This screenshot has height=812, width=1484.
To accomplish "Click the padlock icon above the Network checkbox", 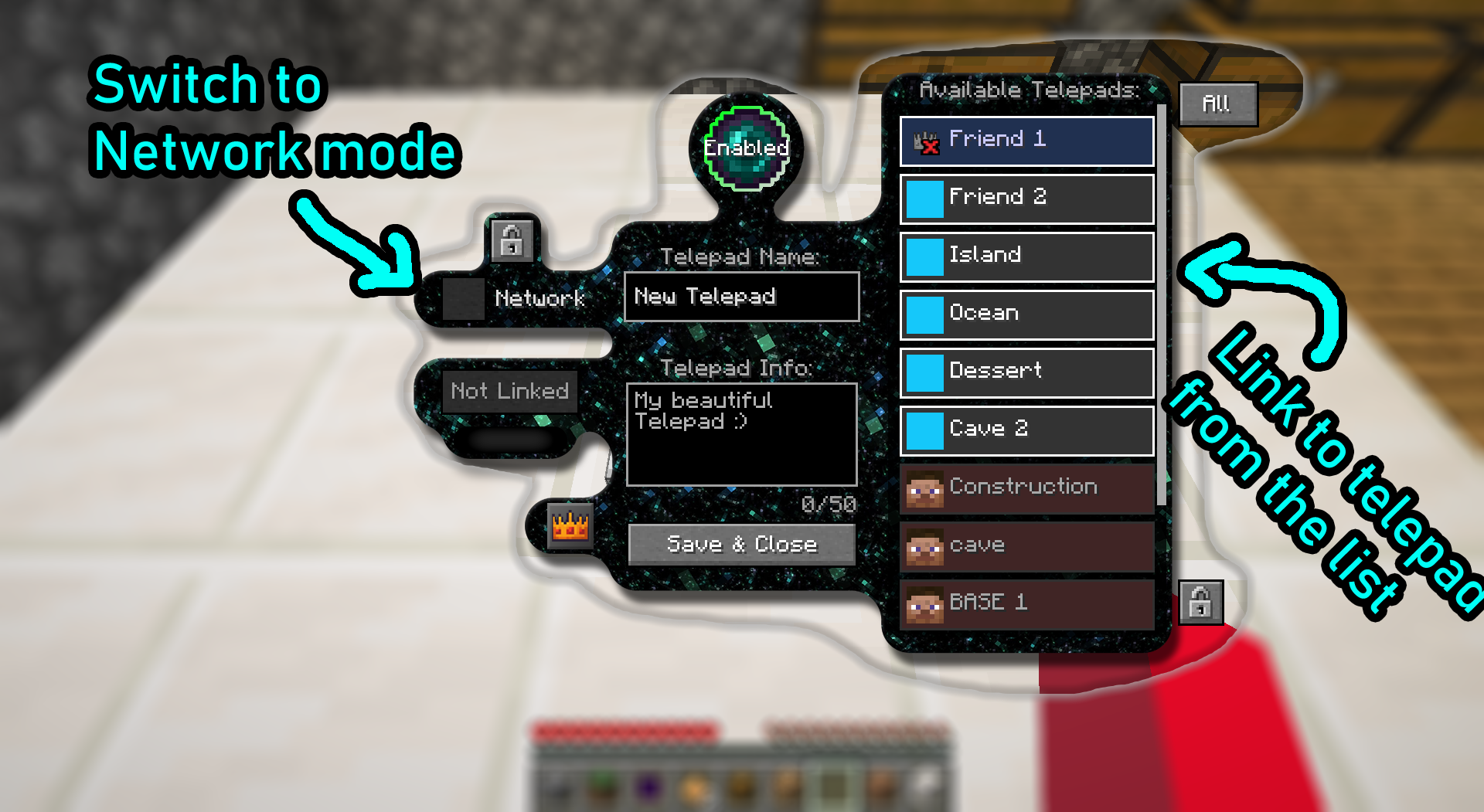I will coord(512,240).
